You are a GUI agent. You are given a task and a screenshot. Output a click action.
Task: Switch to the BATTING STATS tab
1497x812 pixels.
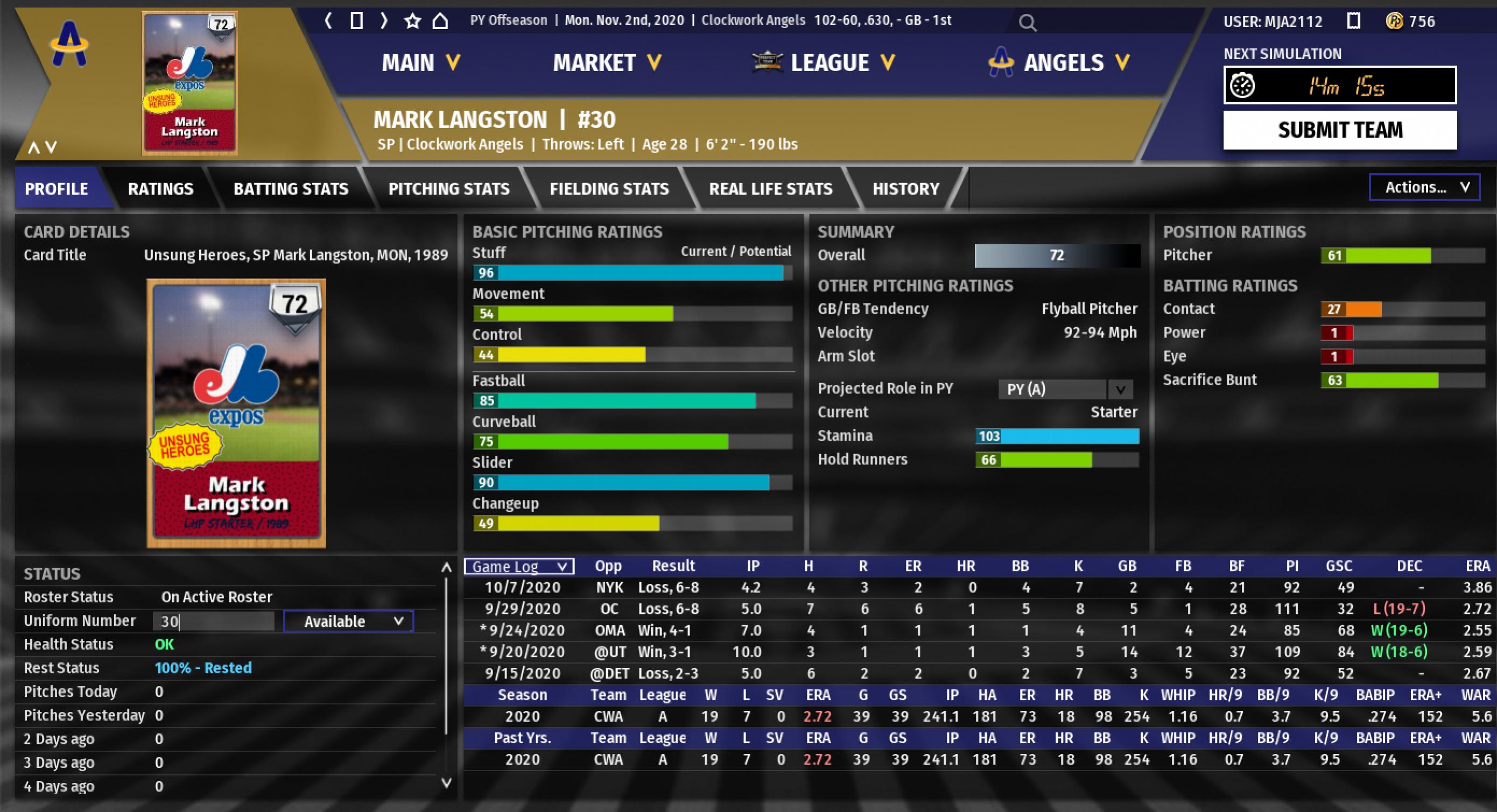291,189
